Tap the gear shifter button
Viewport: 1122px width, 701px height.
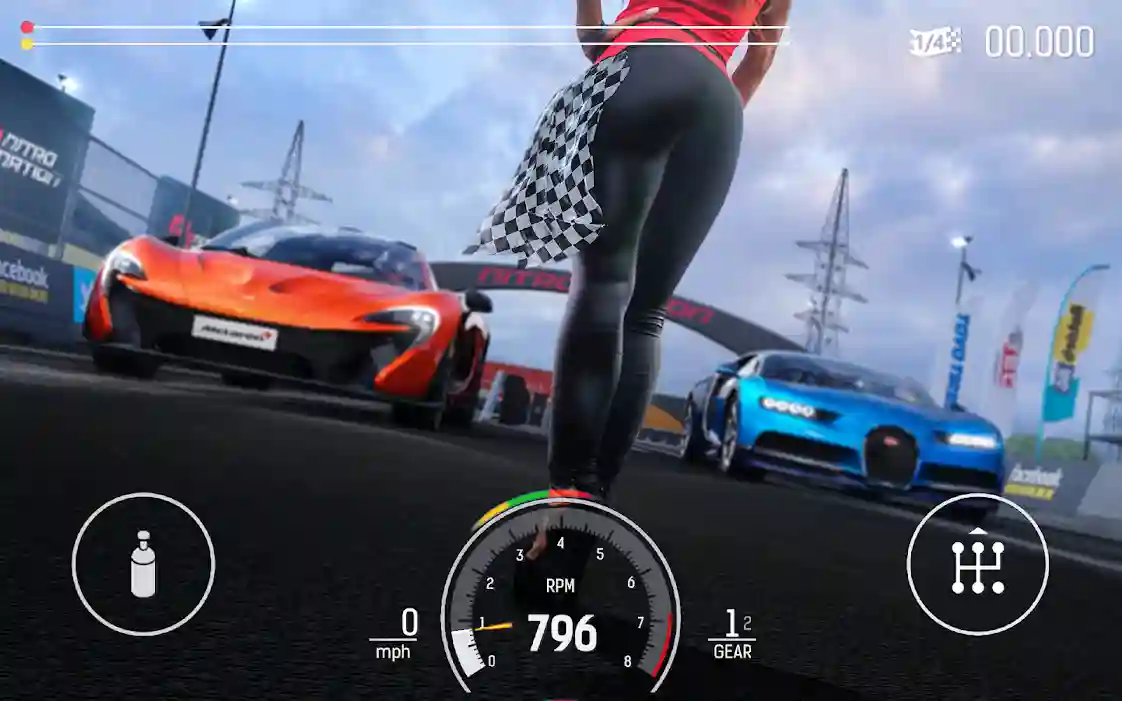click(x=977, y=564)
